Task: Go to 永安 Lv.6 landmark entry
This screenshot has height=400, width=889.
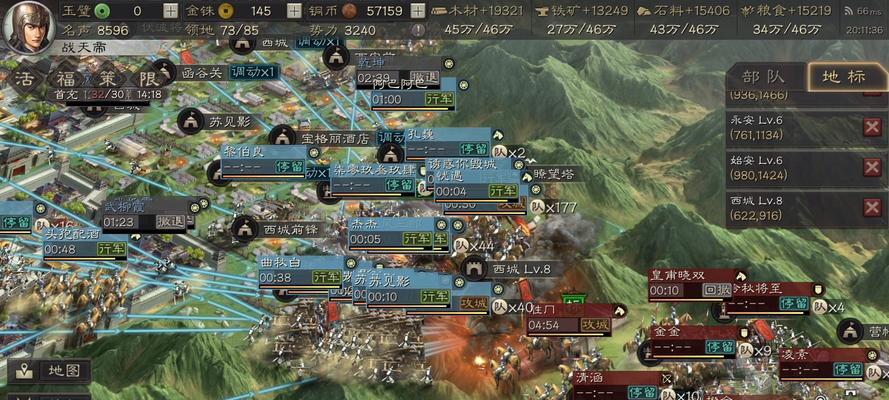Action: click(790, 124)
